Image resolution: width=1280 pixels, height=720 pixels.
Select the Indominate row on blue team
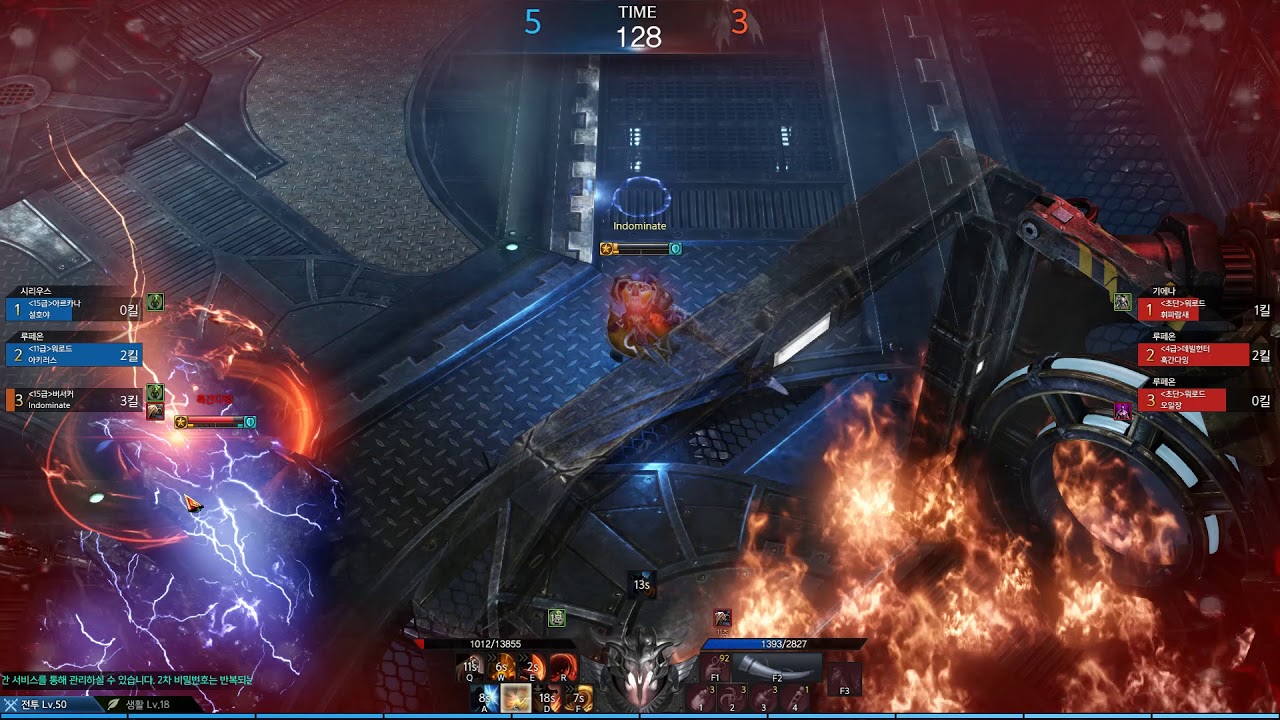coord(74,400)
